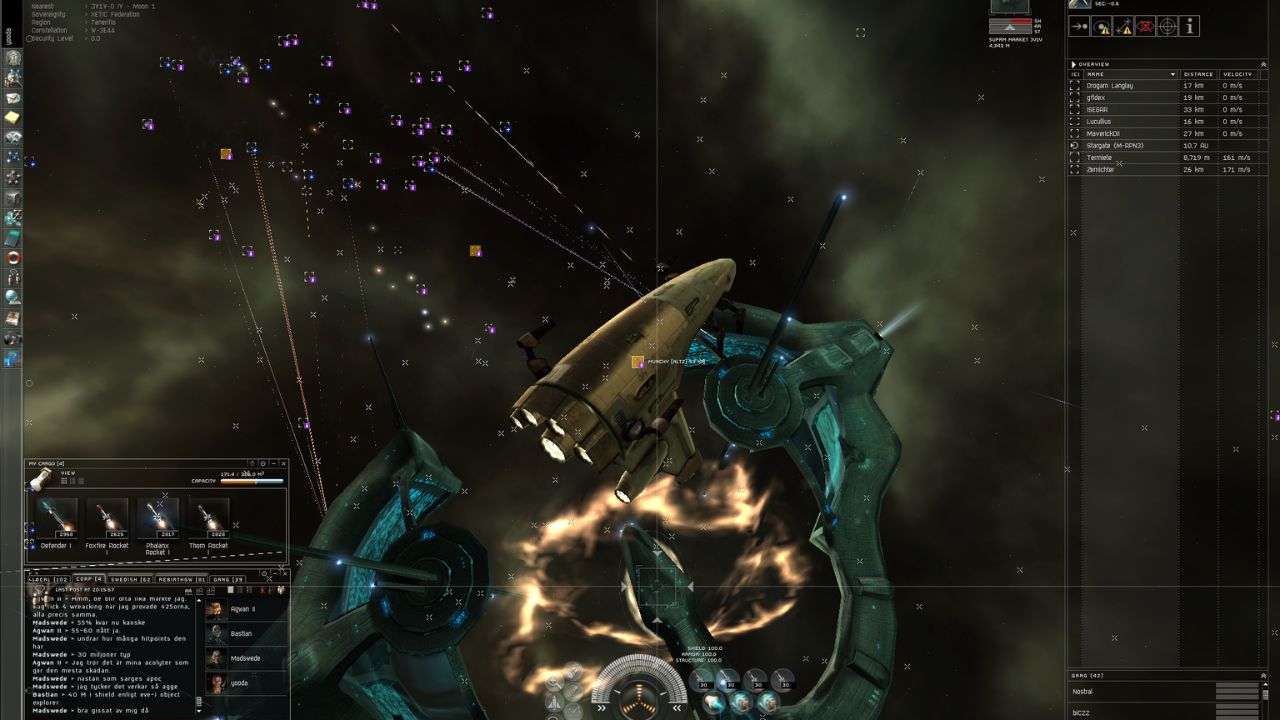Open the Swedish chat channel tab
Image resolution: width=1280 pixels, height=720 pixels.
130,579
